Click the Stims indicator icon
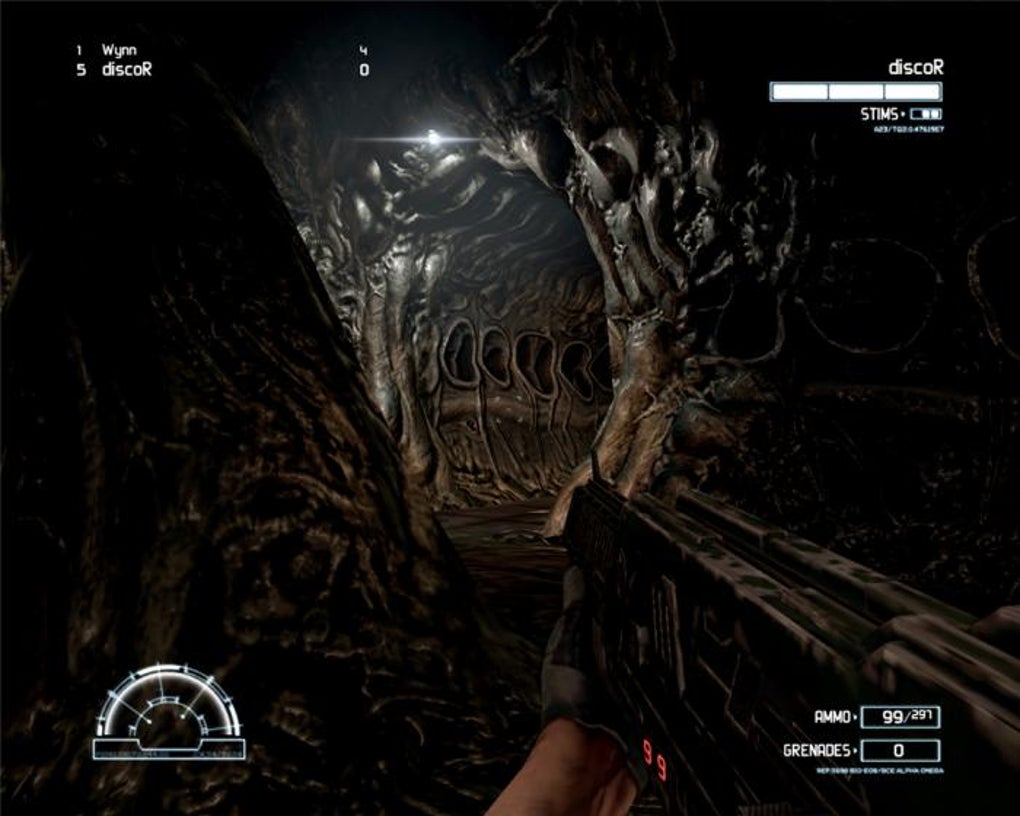The height and width of the screenshot is (816, 1020). [x=926, y=114]
